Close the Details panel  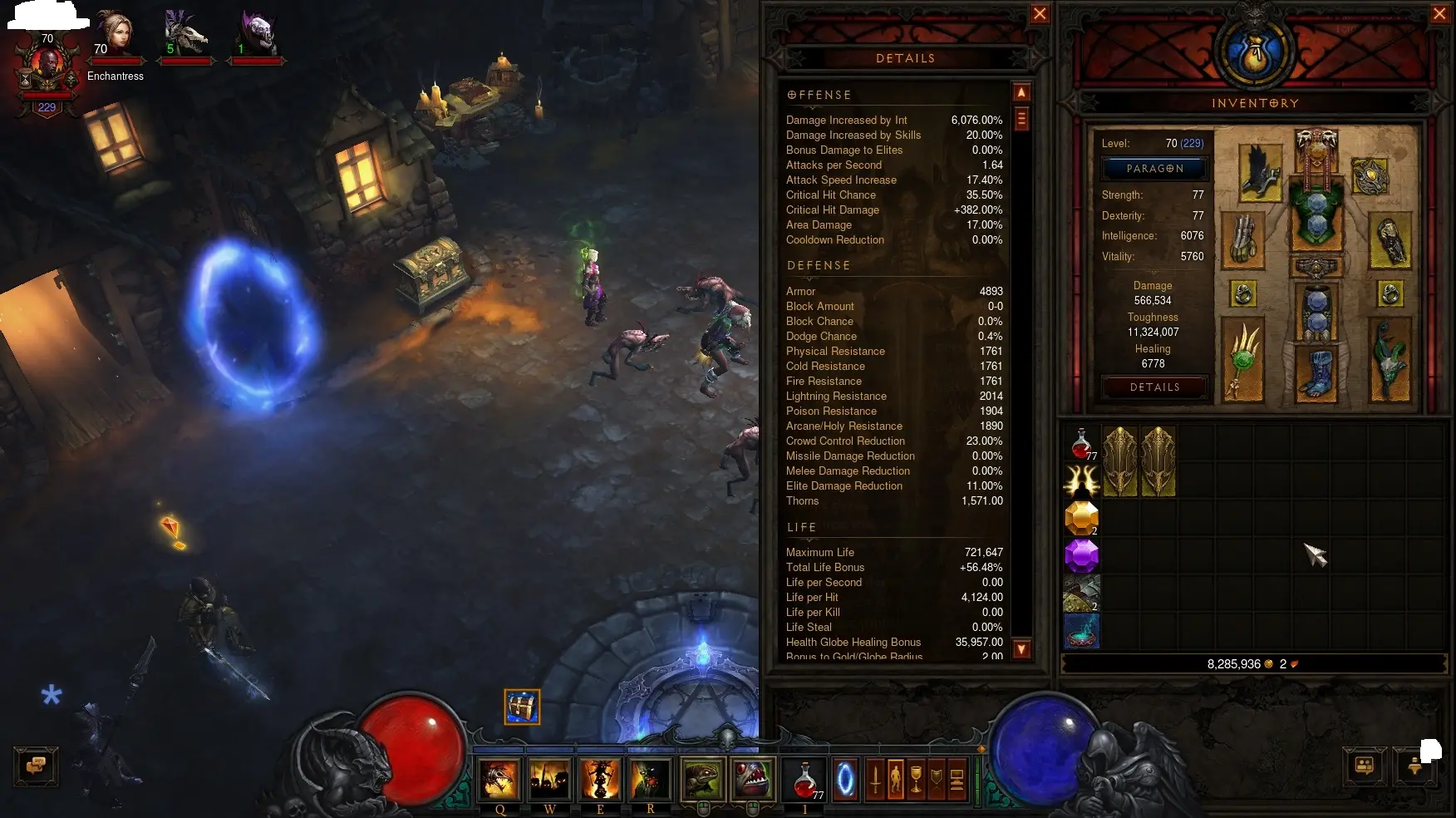point(1040,14)
